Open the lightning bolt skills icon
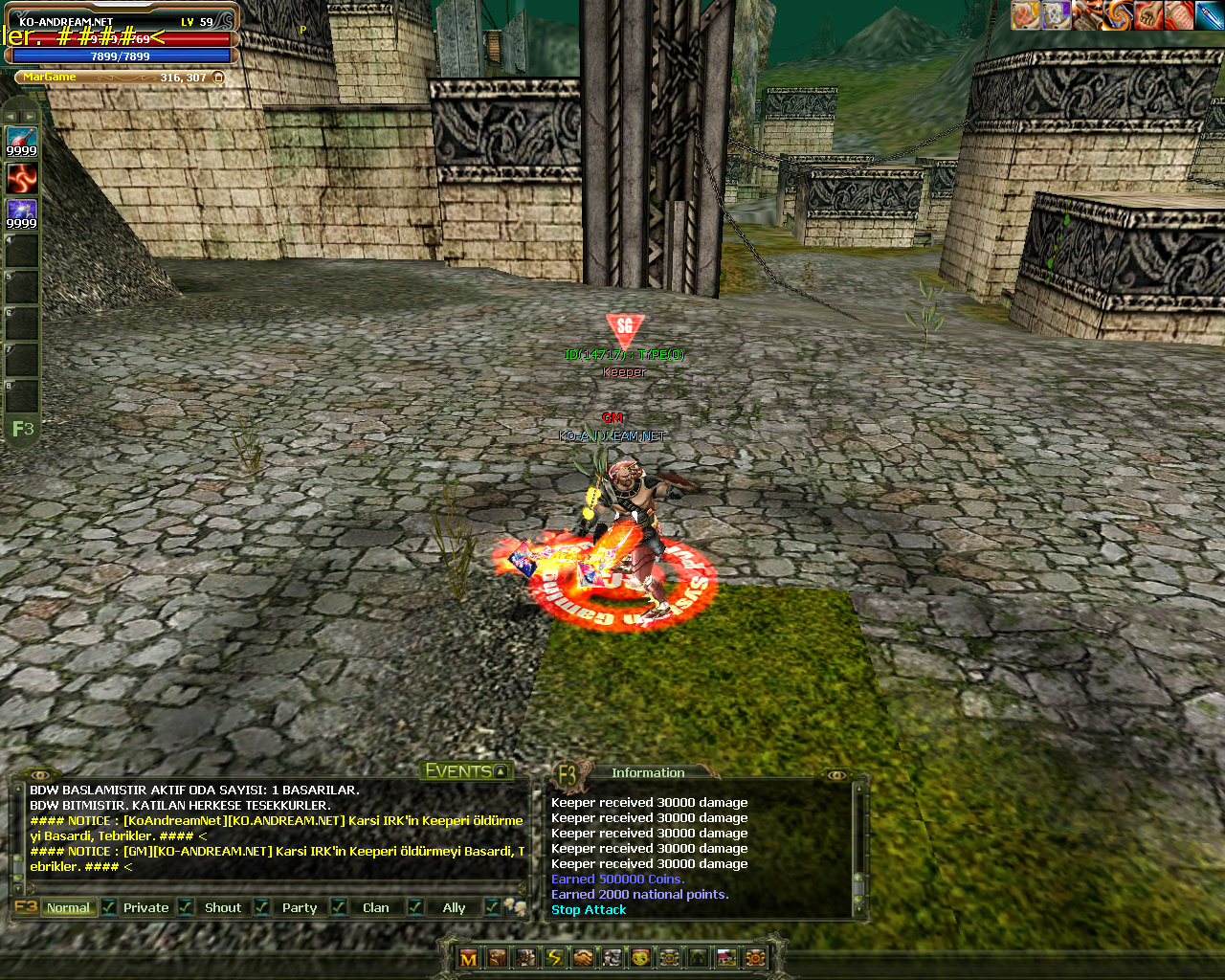The width and height of the screenshot is (1225, 980). pyautogui.click(x=554, y=958)
